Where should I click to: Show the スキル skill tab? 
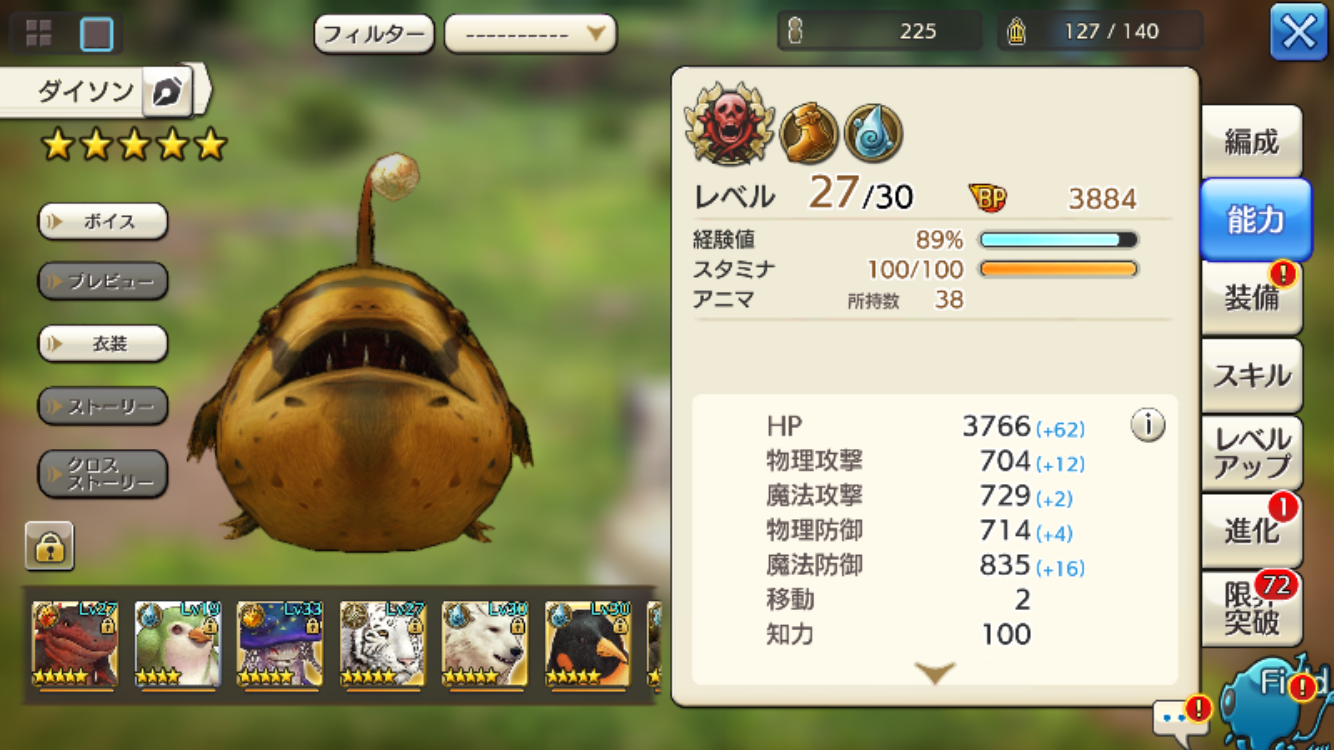1251,375
